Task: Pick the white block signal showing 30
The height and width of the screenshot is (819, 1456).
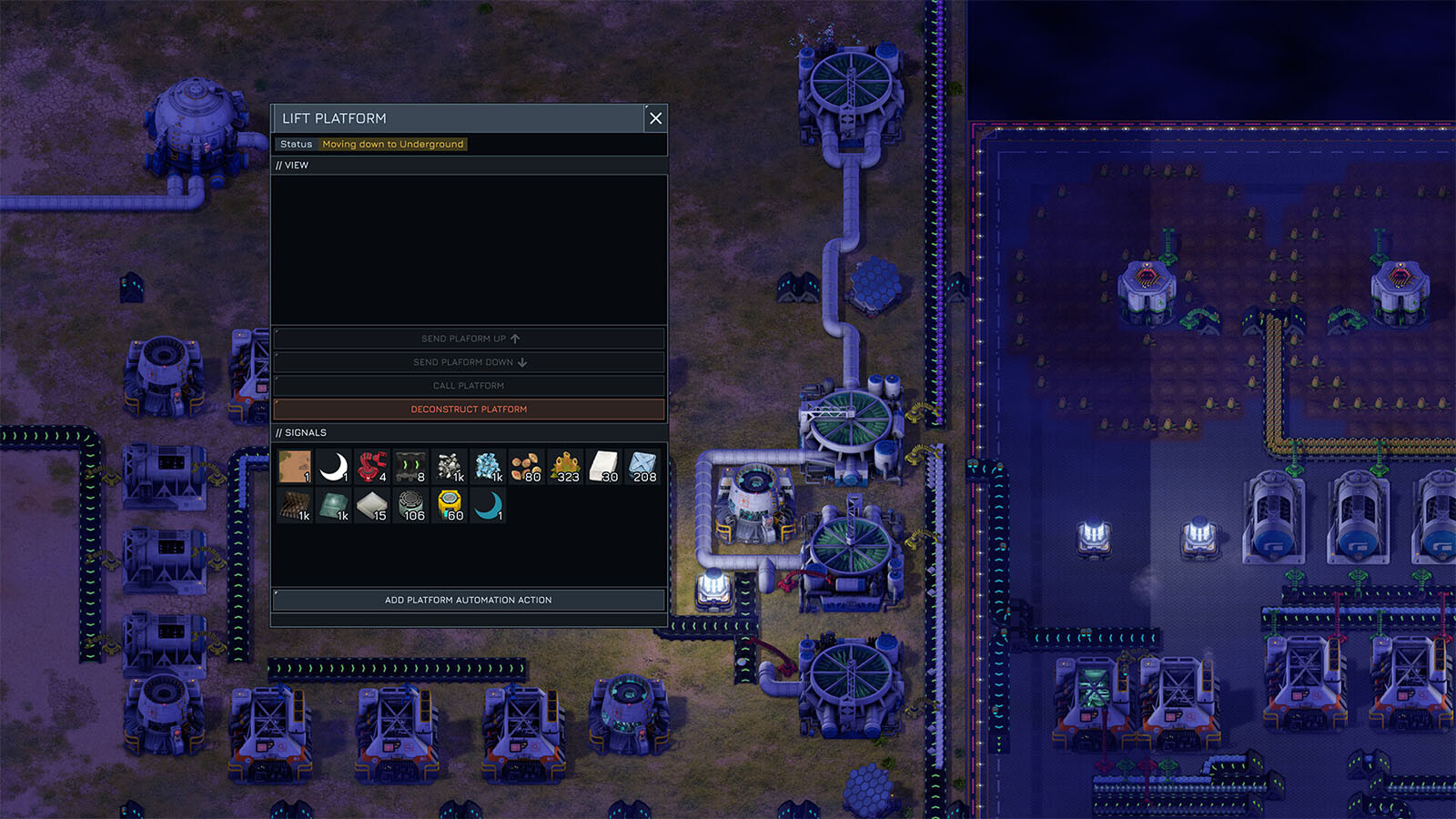Action: coord(603,467)
